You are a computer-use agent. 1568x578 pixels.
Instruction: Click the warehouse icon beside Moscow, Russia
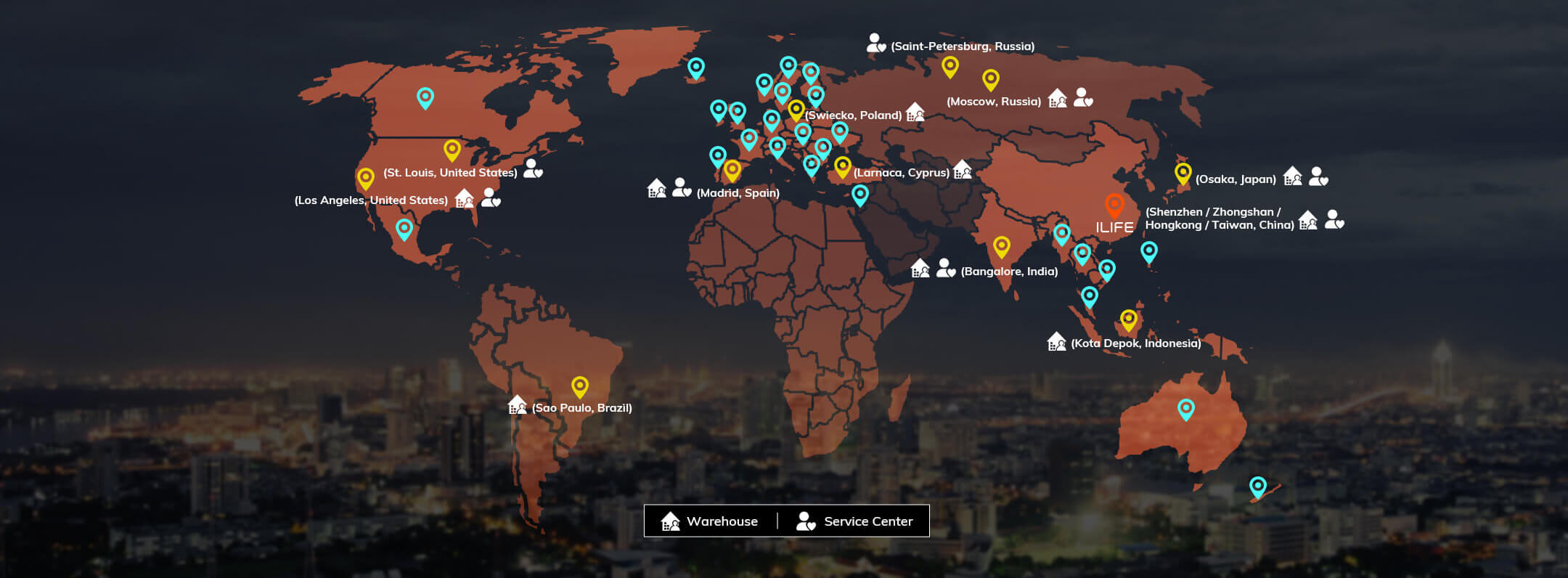[1058, 98]
